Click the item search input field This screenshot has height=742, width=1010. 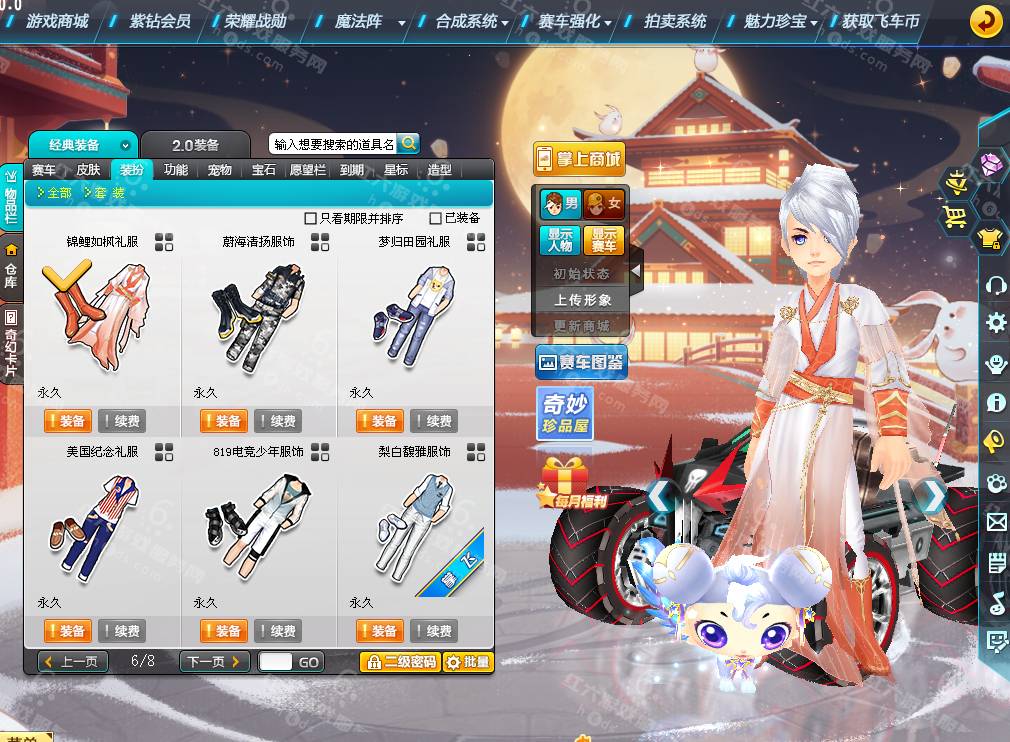pos(333,144)
